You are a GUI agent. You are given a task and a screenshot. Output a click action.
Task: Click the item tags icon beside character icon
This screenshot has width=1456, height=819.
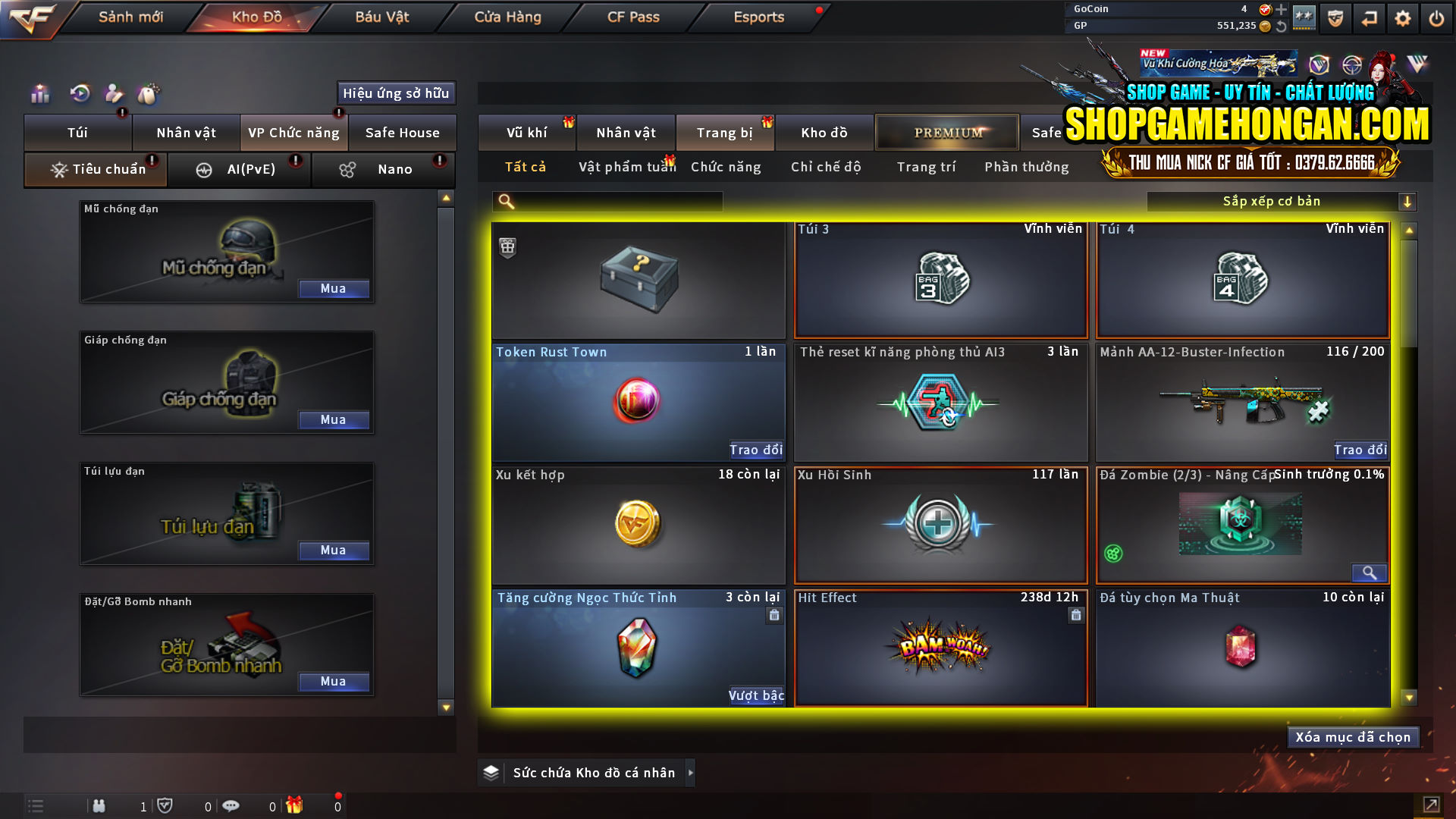tap(149, 93)
